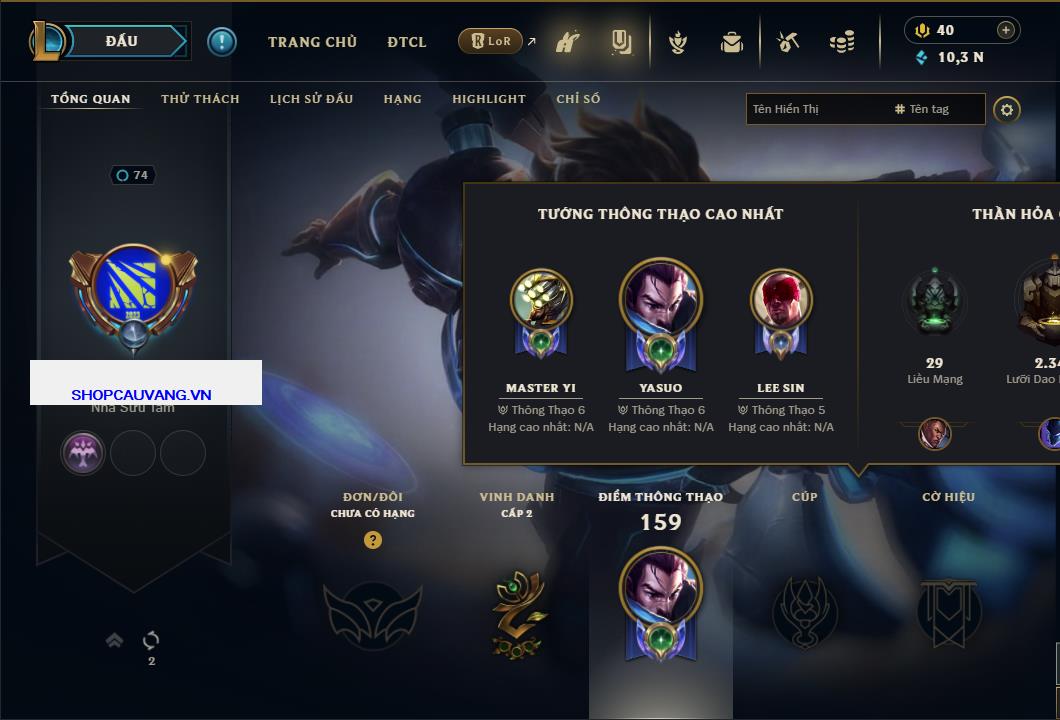Open the LỊCH SỬ ĐẤU tab
Image resolution: width=1060 pixels, height=720 pixels.
coord(311,99)
